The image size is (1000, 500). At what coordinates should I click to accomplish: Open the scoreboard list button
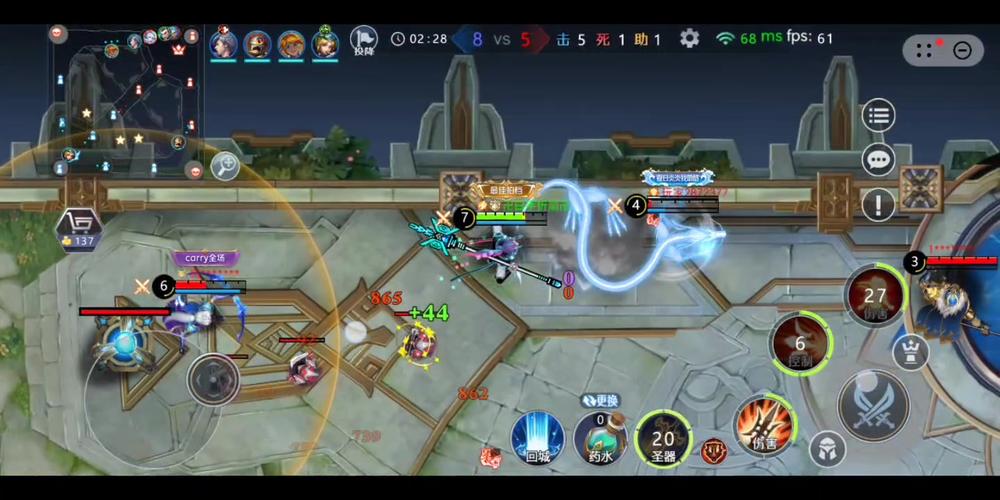[x=878, y=115]
